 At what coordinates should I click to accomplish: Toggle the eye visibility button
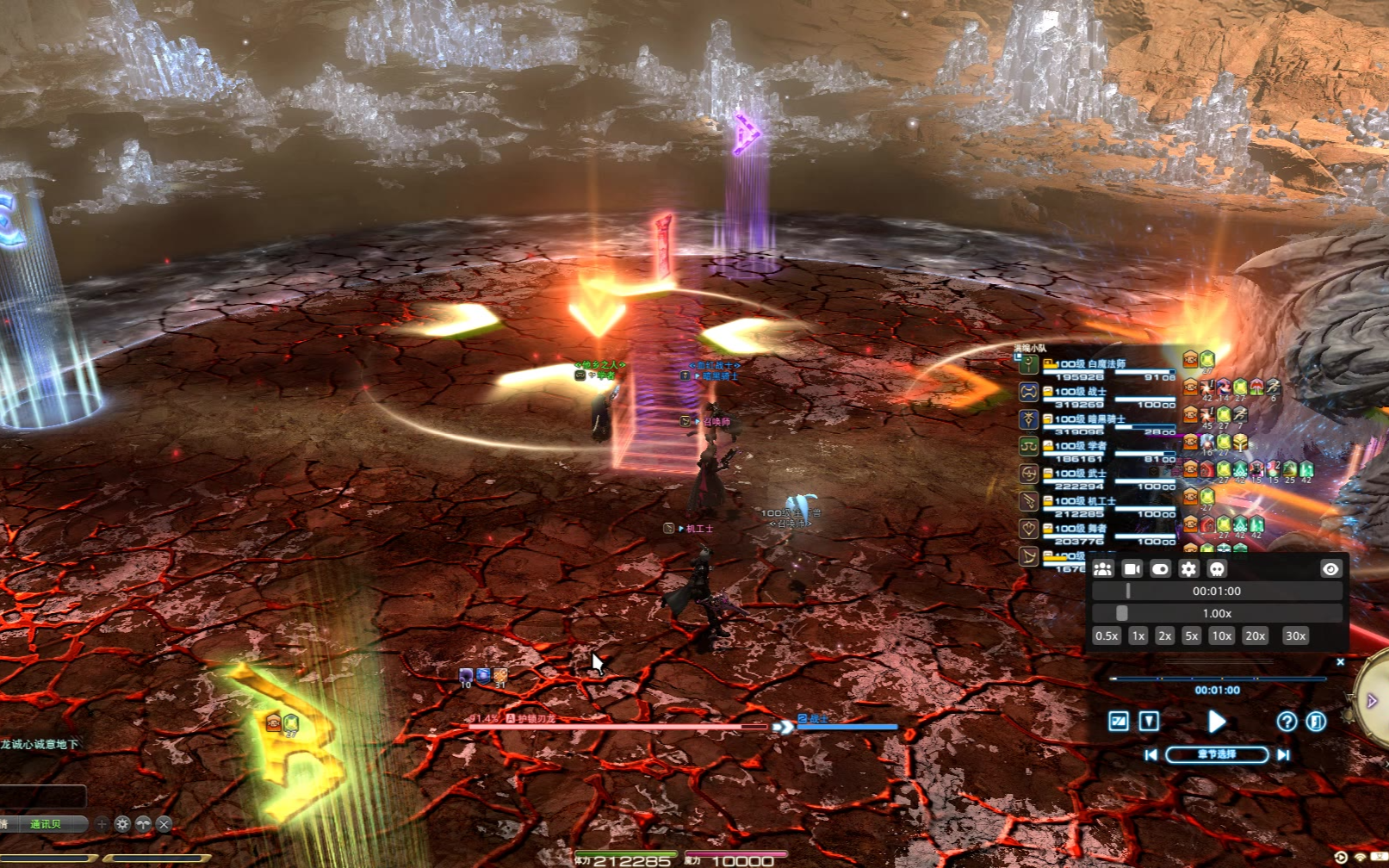click(x=1330, y=568)
